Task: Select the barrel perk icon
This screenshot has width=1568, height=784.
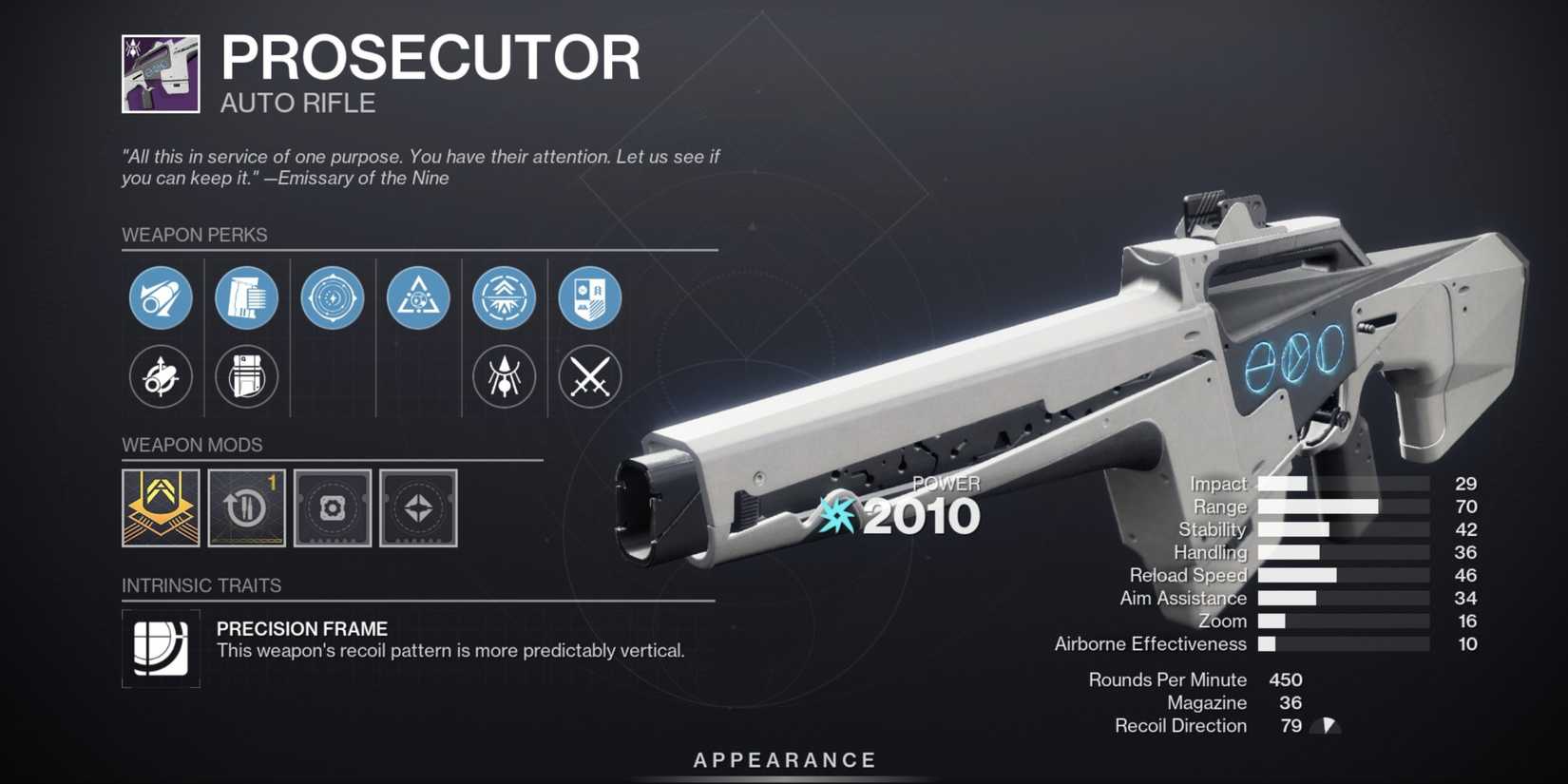Action: tap(161, 297)
